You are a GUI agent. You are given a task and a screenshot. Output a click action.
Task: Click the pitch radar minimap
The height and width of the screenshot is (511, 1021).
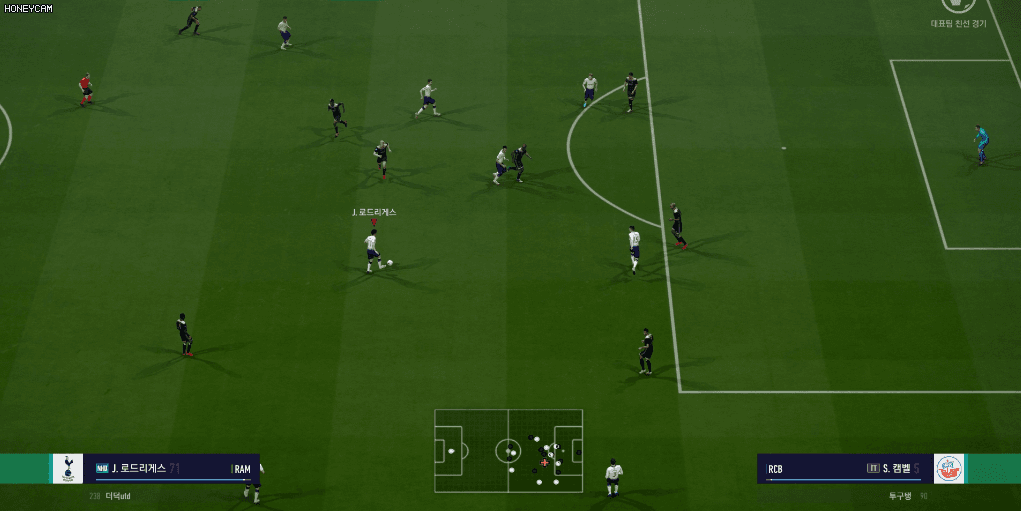tap(508, 450)
